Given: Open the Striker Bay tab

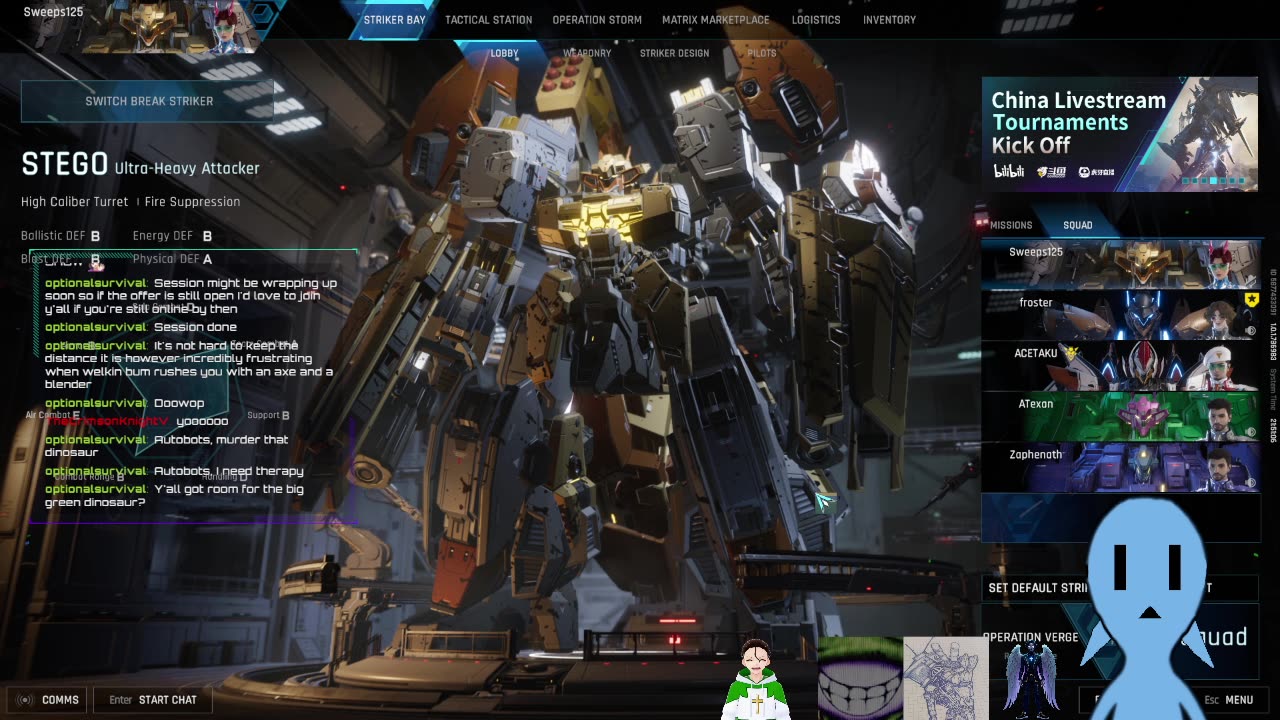Looking at the screenshot, I should (x=394, y=20).
